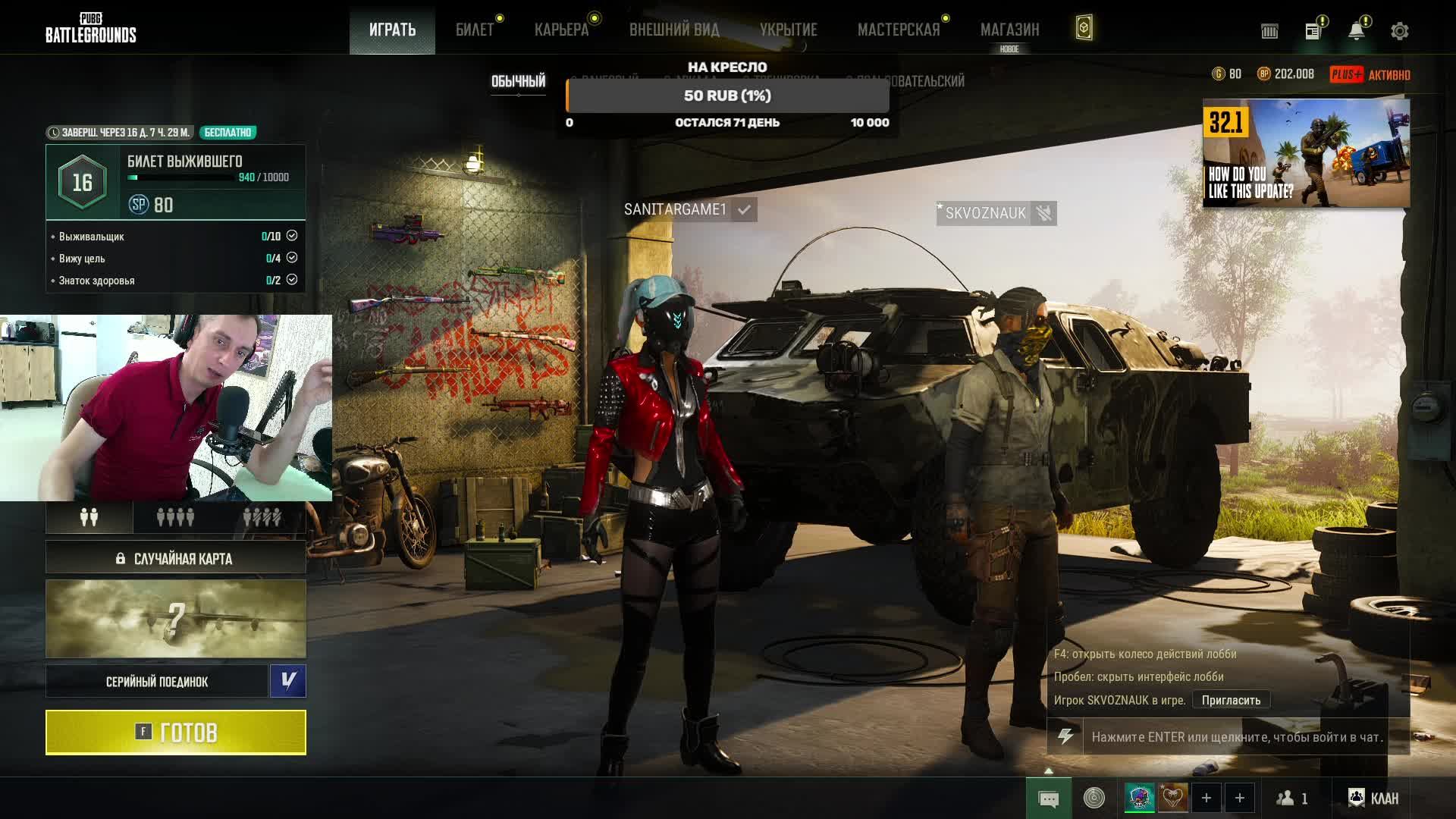Select the Обычный match type tab

coord(519,81)
